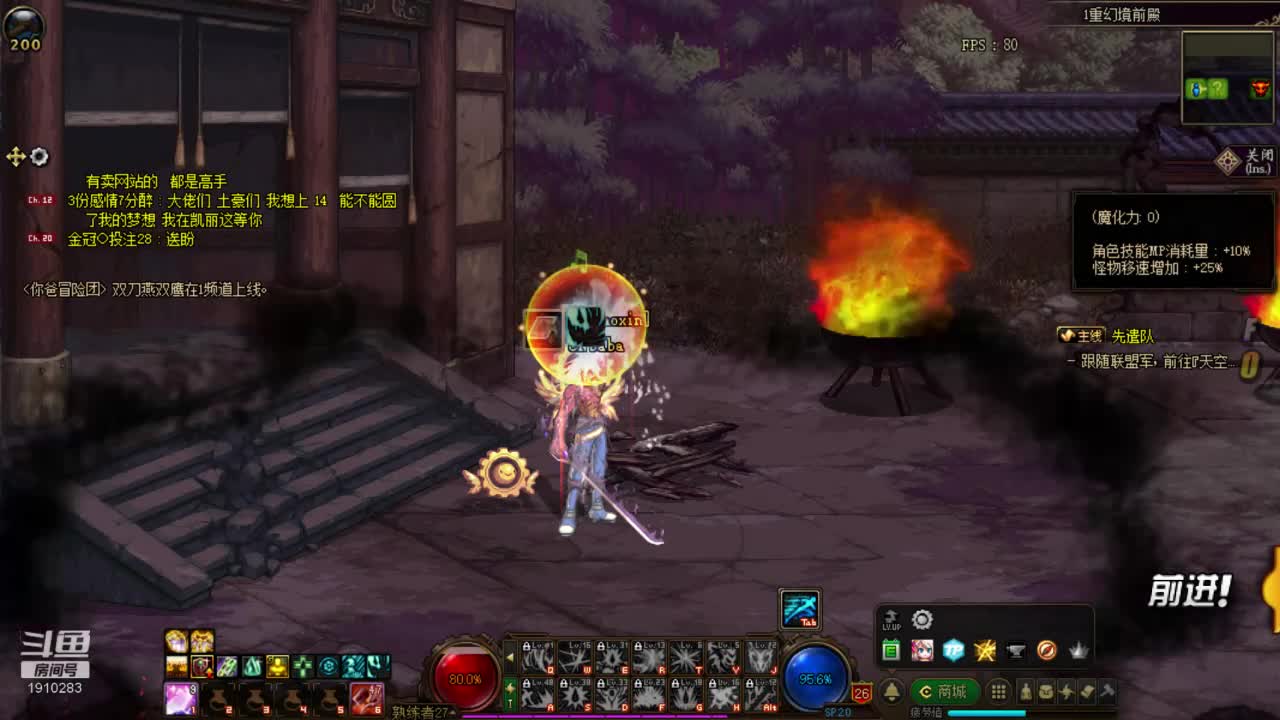Click the skill bar left arrow button
The height and width of the screenshot is (720, 1280).
pos(510,657)
